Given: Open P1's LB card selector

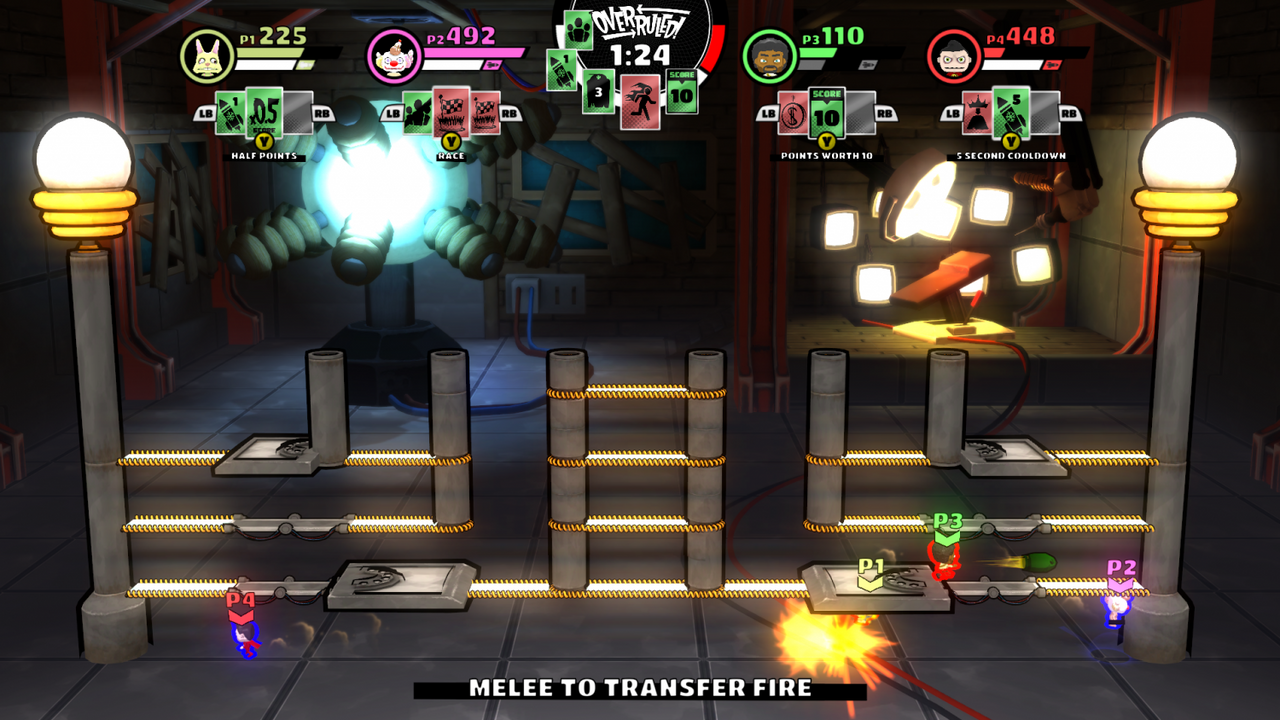Looking at the screenshot, I should [205, 113].
